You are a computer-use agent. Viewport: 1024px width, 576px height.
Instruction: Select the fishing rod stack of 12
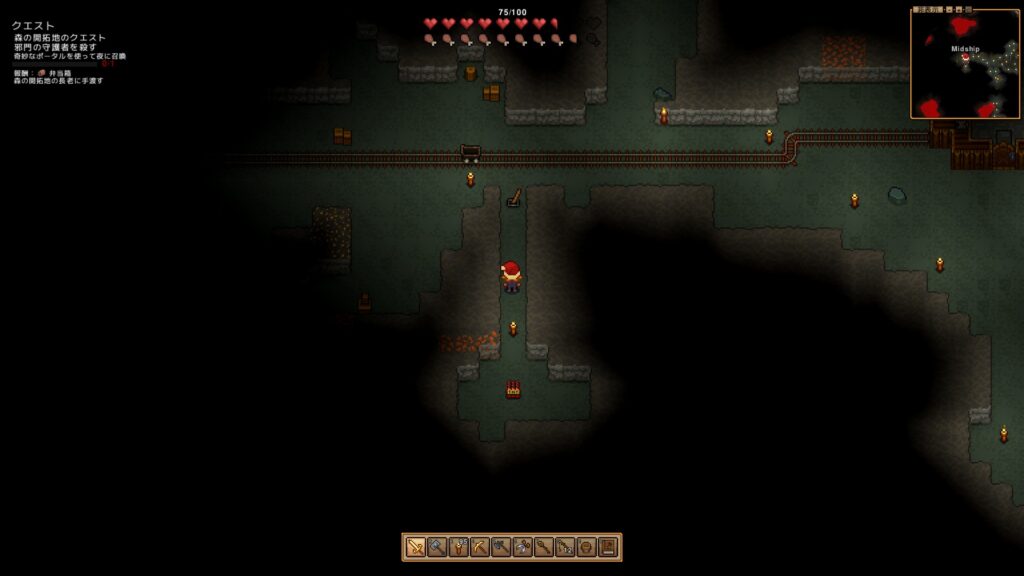click(x=565, y=547)
